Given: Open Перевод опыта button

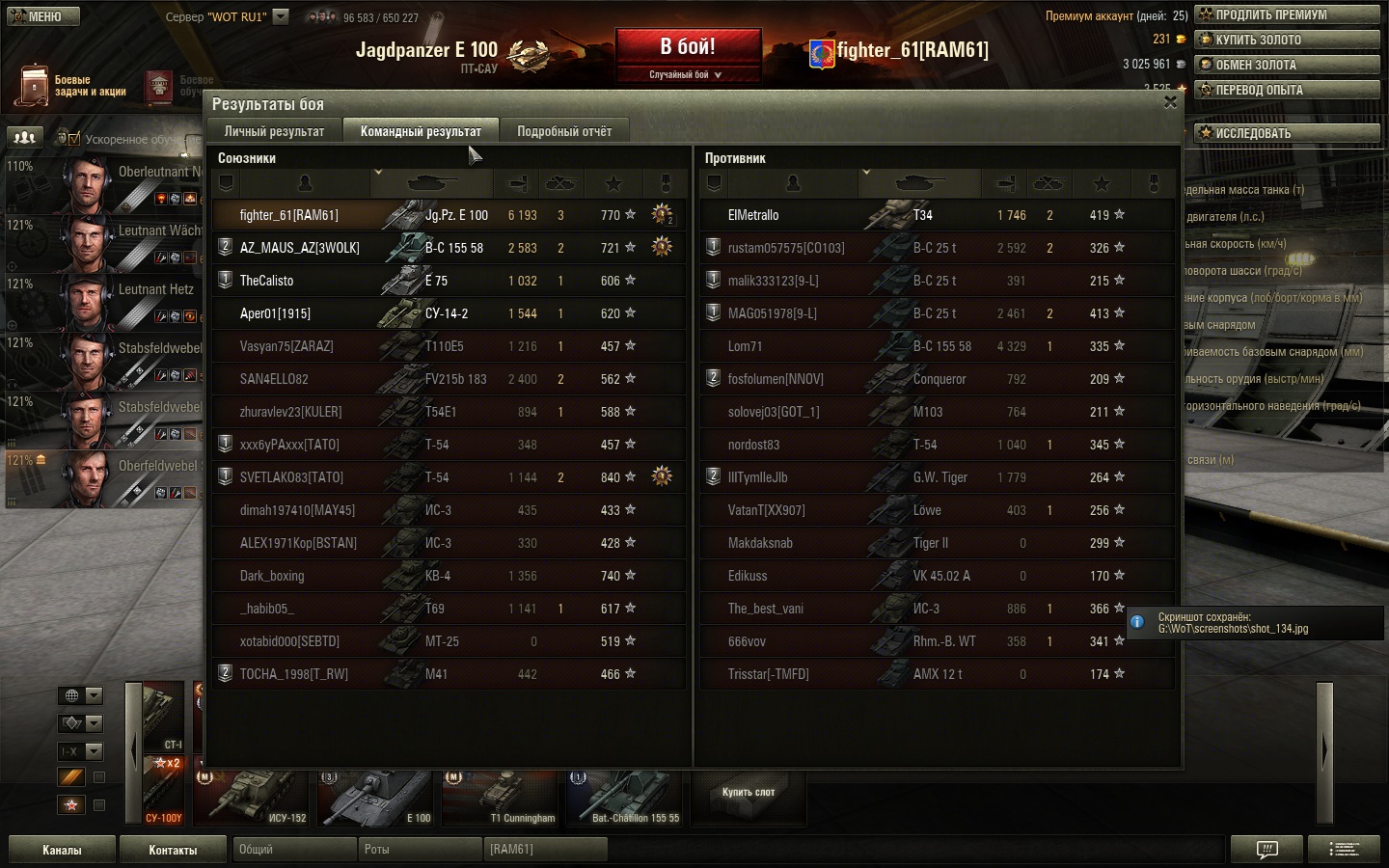Looking at the screenshot, I should [x=1287, y=90].
